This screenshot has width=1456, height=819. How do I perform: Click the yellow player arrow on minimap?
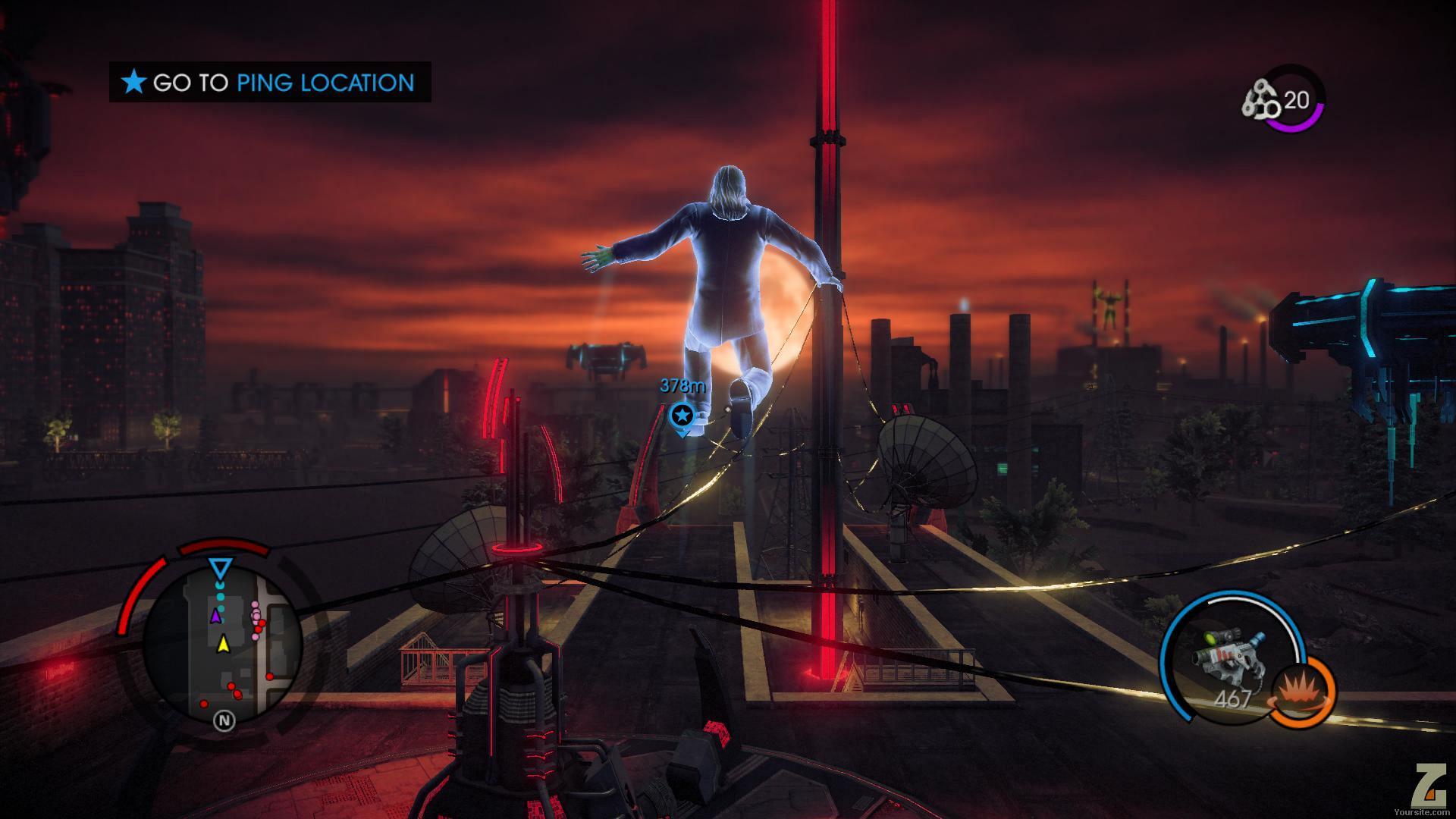(223, 645)
